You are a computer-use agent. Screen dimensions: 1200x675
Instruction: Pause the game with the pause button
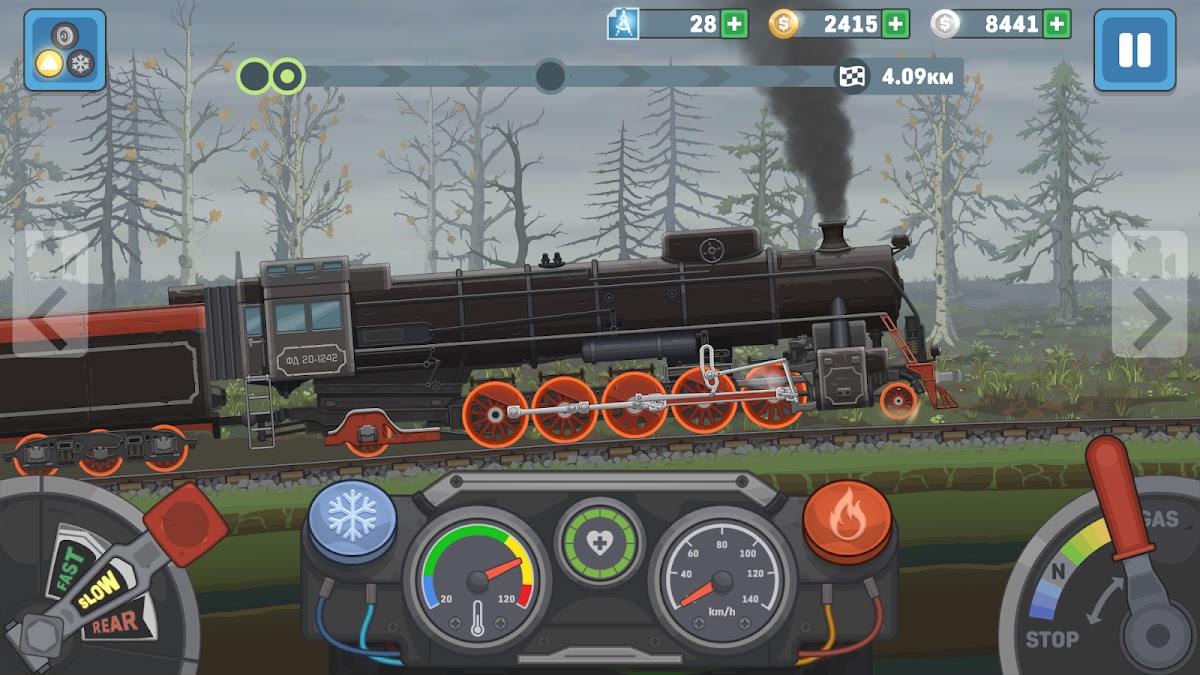coord(1134,50)
